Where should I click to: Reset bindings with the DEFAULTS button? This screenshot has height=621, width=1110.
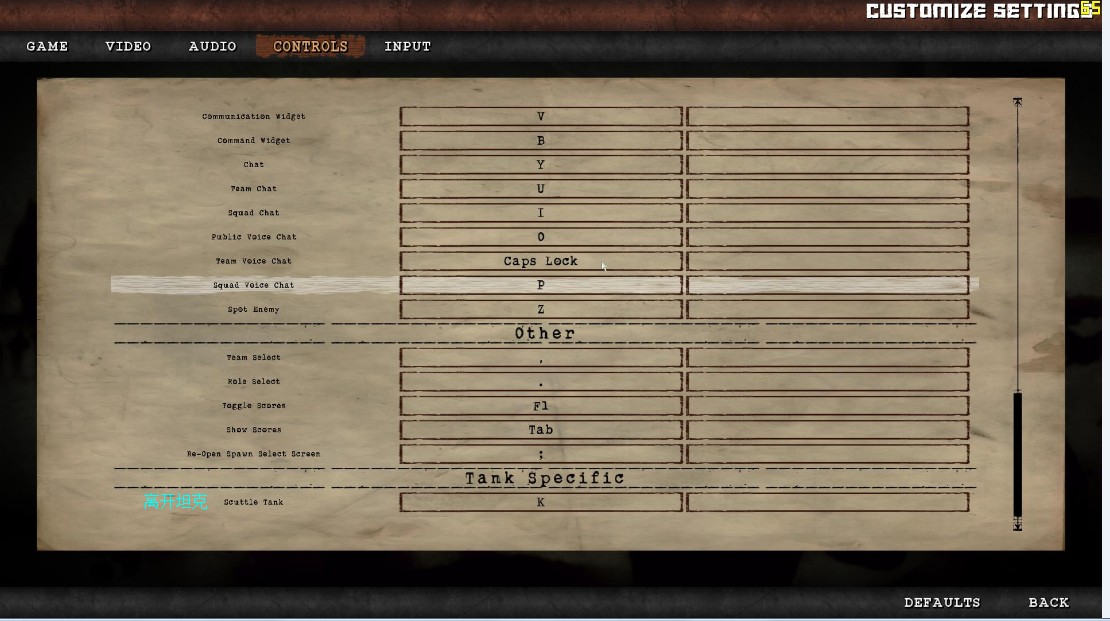pyautogui.click(x=942, y=602)
